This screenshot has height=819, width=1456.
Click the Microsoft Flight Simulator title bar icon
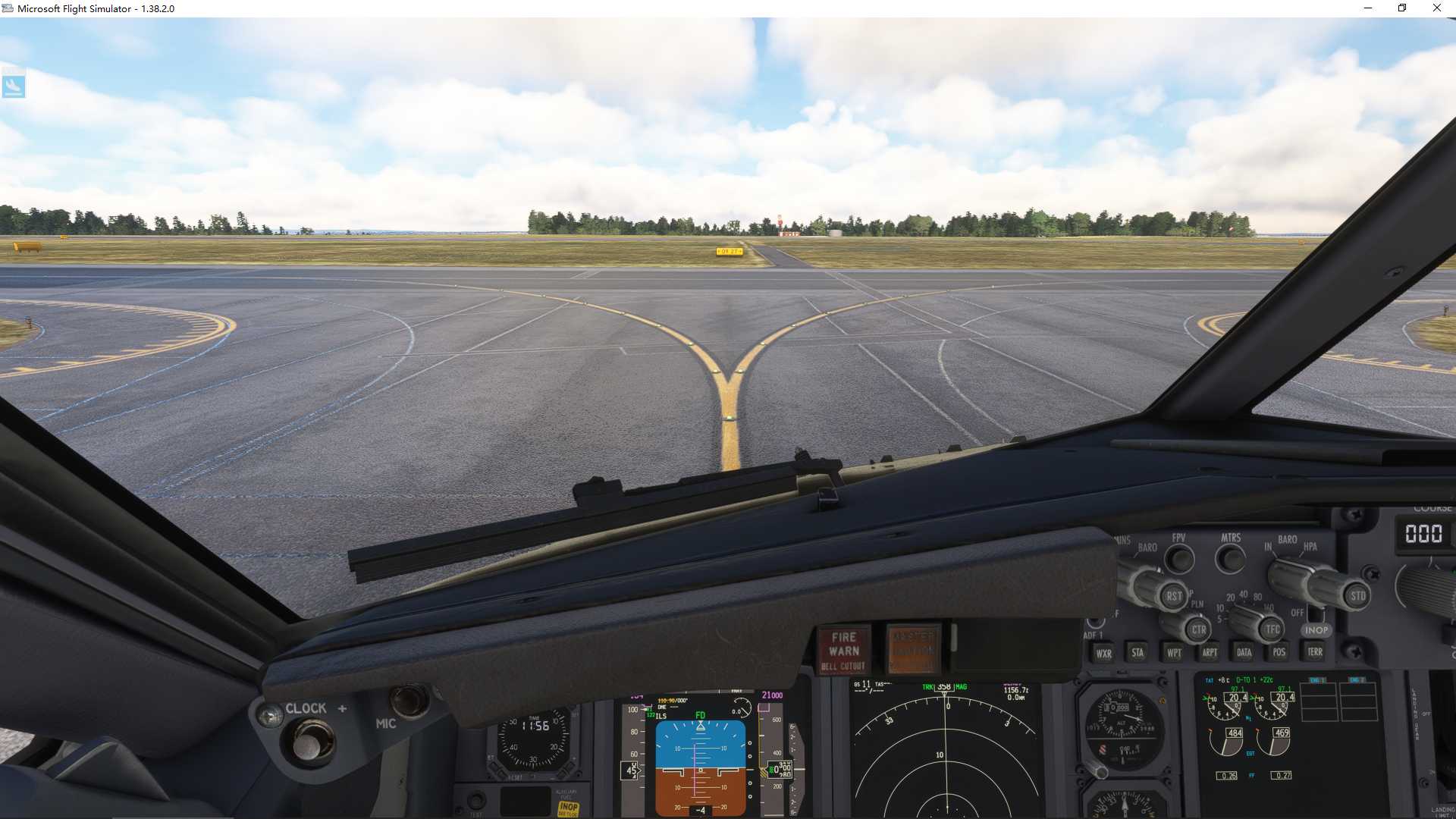tap(8, 8)
